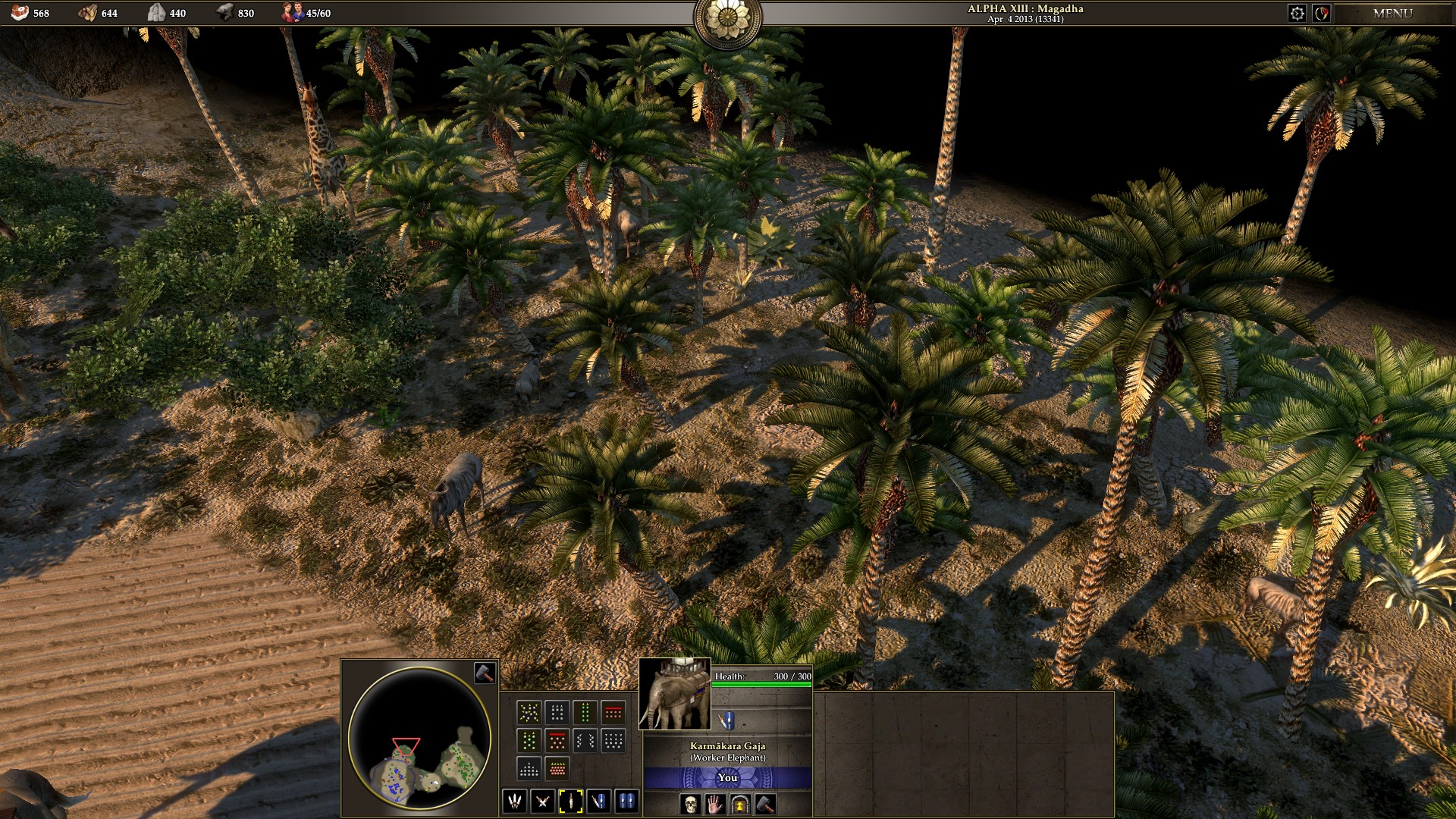Delete unit with the skull button

click(690, 804)
